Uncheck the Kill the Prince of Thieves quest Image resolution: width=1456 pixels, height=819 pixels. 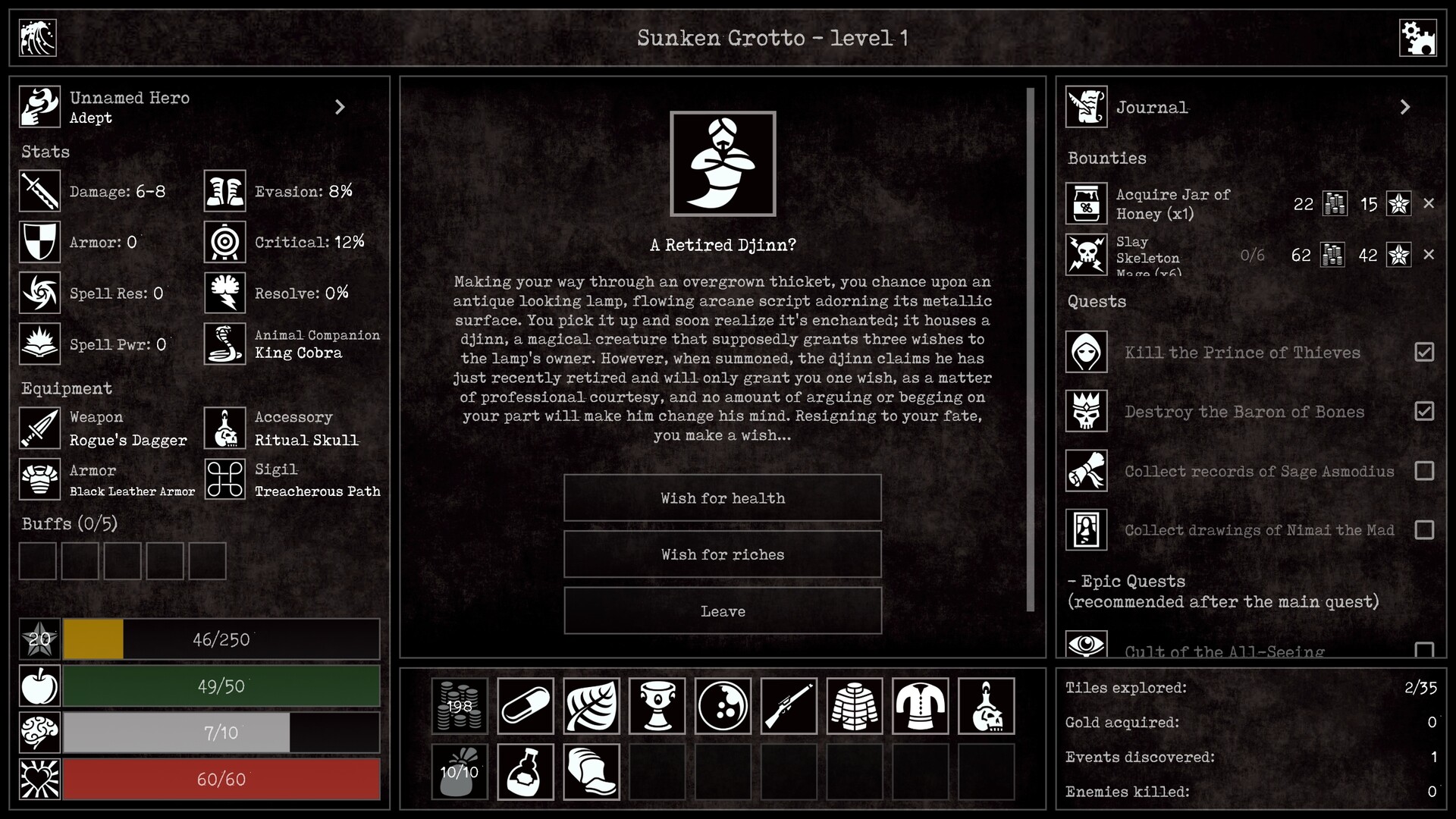click(x=1426, y=353)
